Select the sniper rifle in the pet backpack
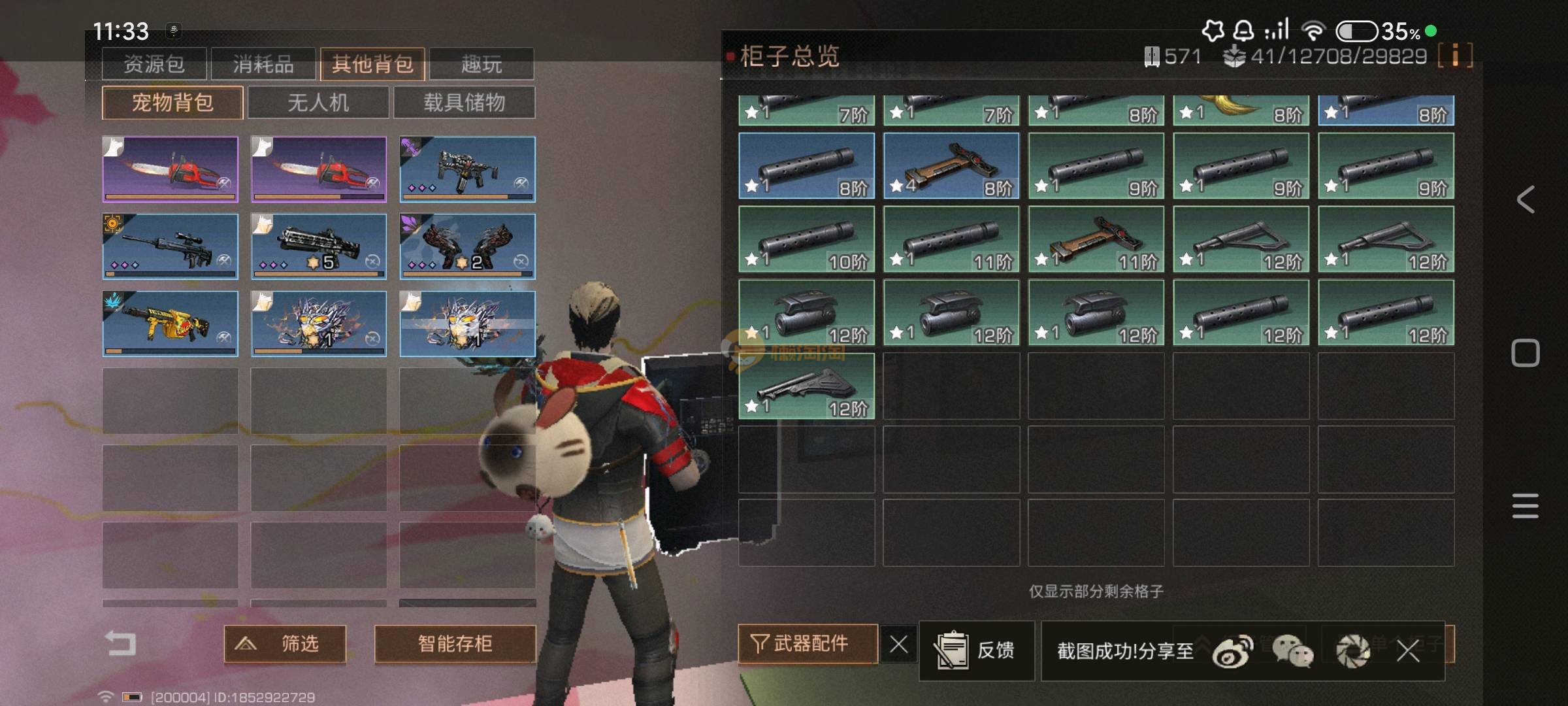 pos(170,246)
